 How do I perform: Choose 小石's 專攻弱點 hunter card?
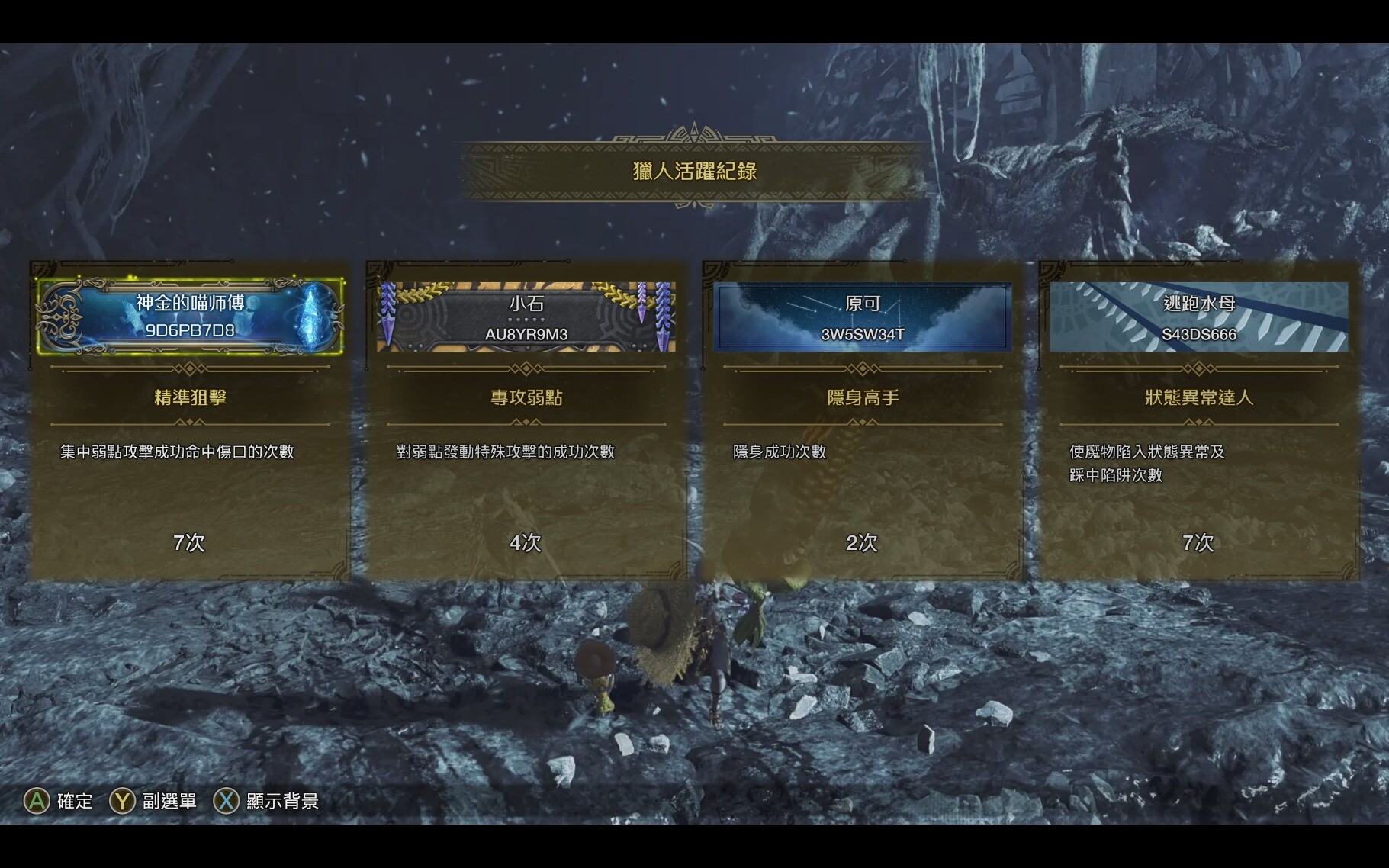526,420
